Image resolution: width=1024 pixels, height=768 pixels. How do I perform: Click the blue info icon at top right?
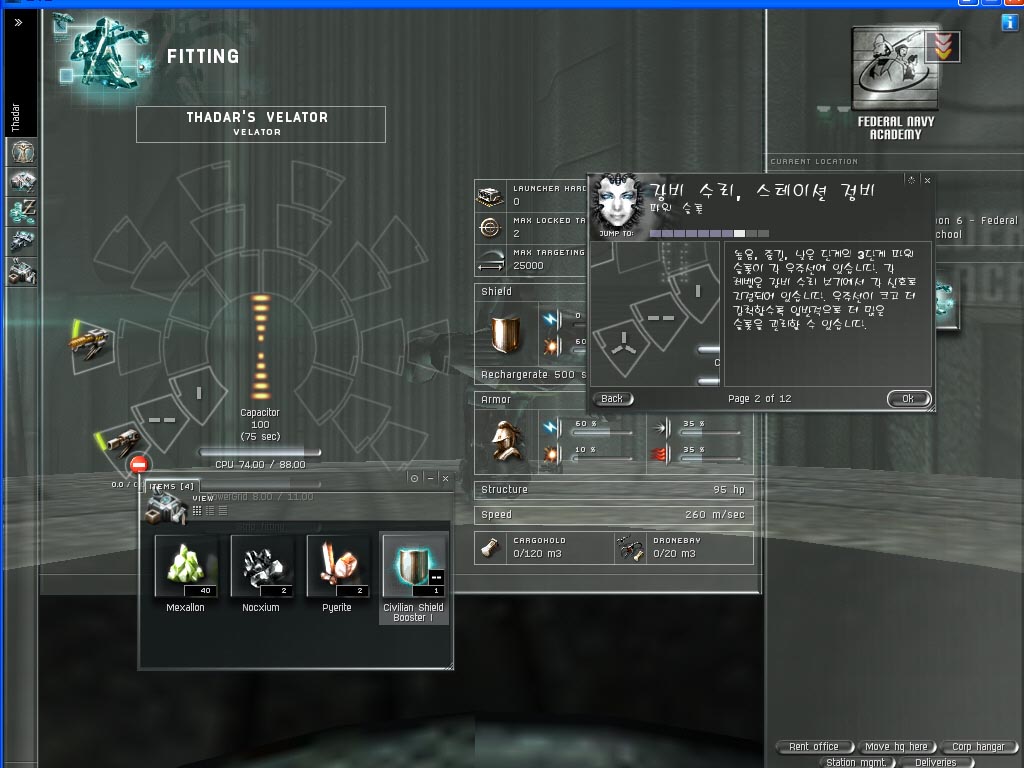tap(1009, 22)
